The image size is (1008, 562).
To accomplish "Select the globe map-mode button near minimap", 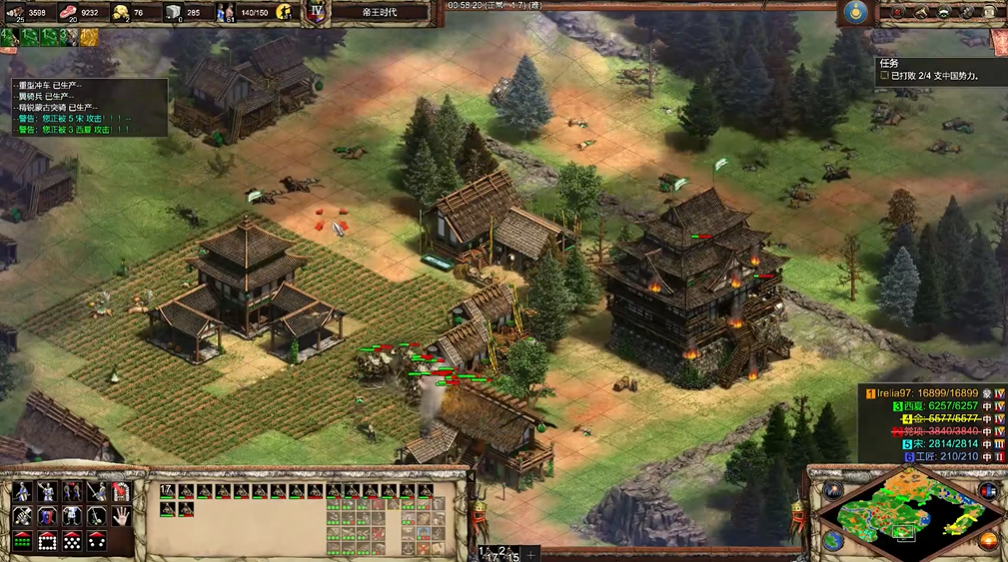I will (833, 541).
